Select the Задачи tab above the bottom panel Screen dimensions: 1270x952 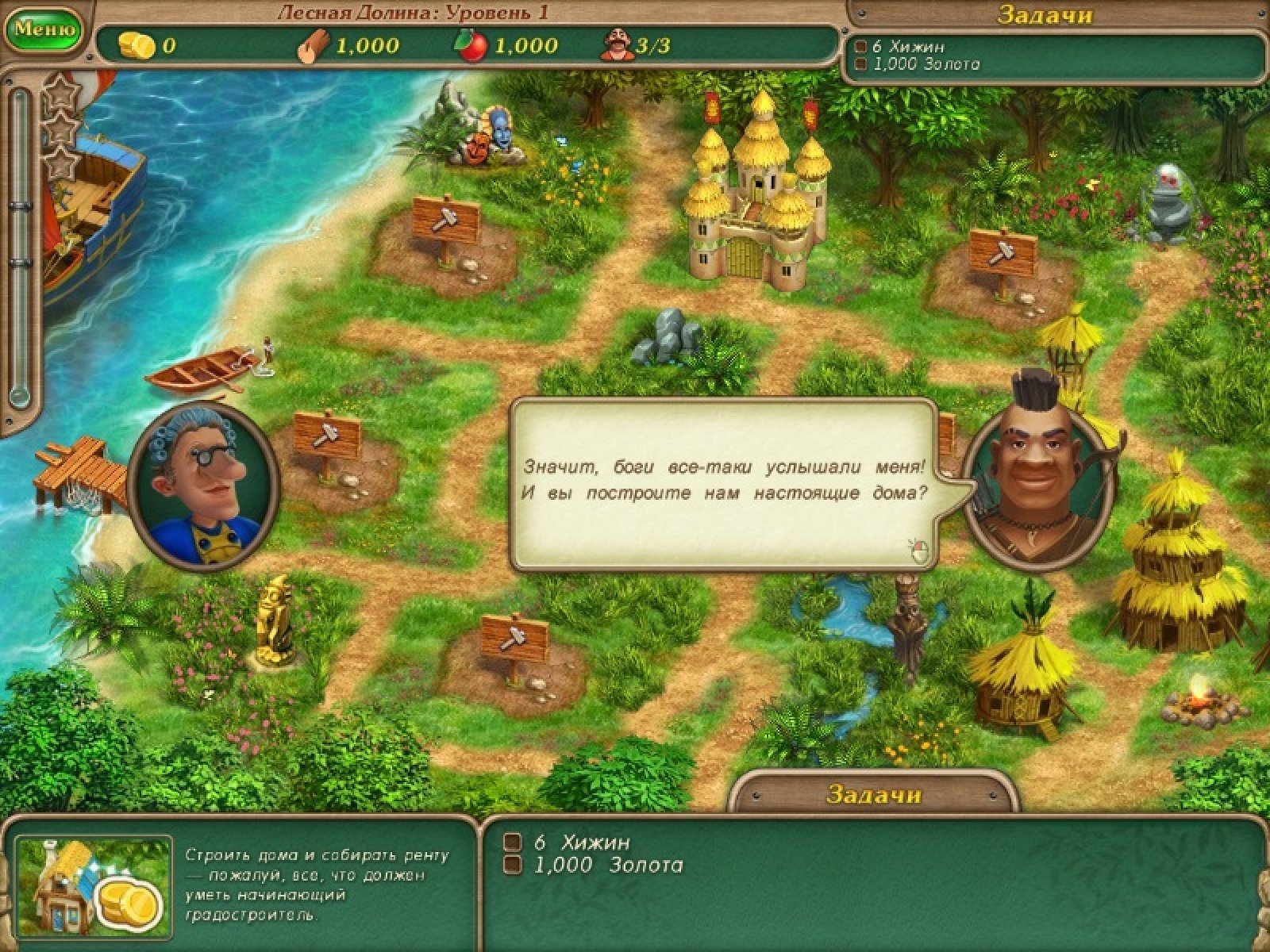click(x=873, y=794)
